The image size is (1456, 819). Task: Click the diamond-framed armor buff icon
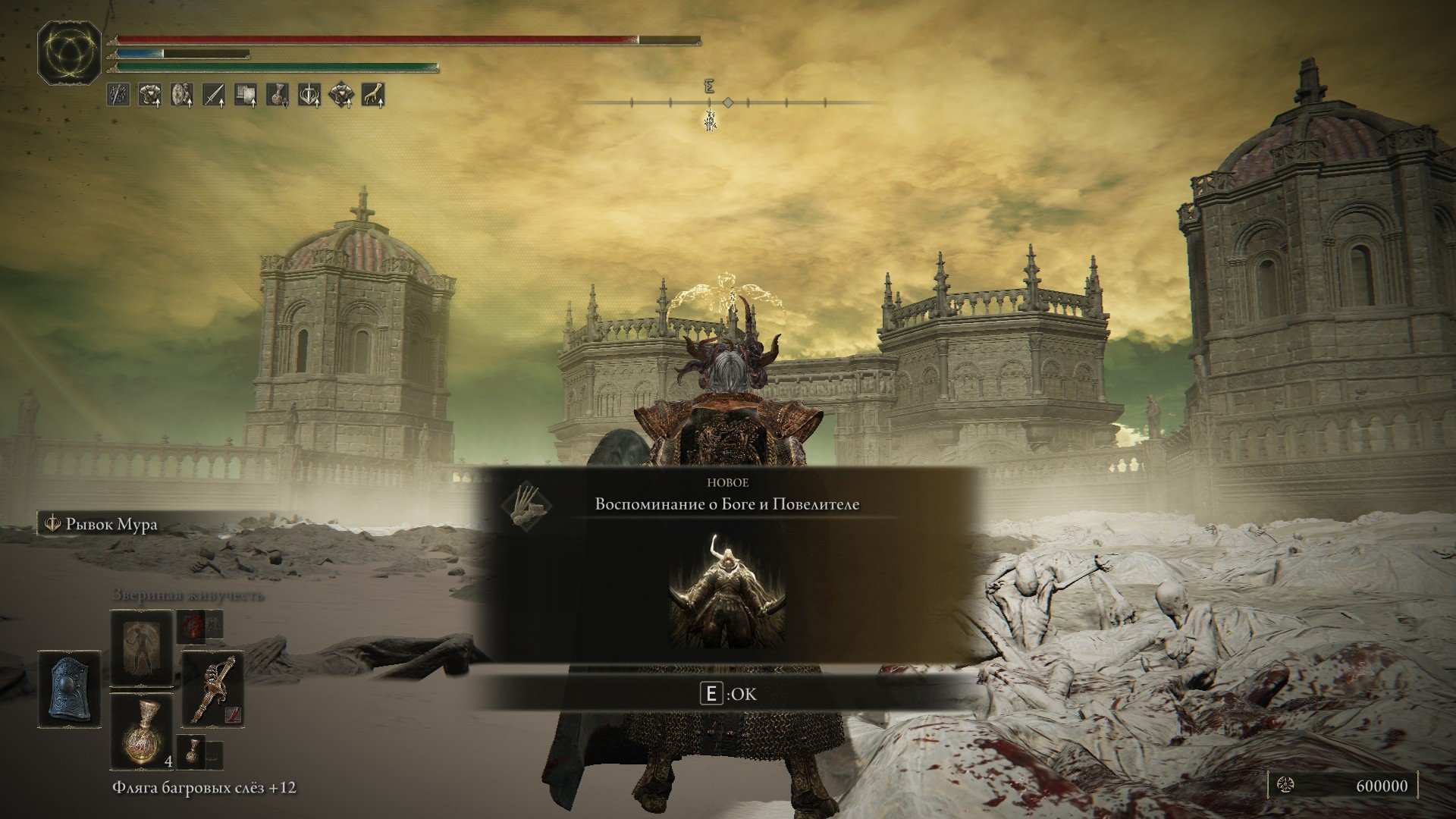(x=340, y=95)
